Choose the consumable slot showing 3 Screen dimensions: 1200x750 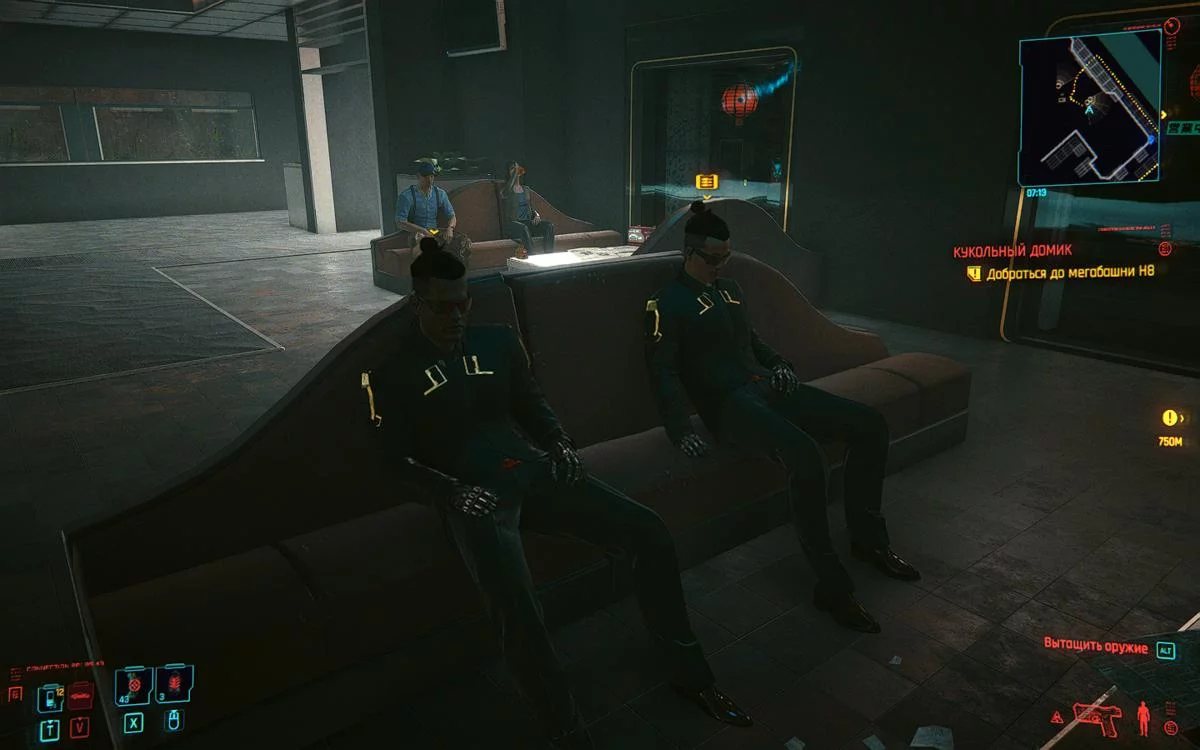click(174, 685)
